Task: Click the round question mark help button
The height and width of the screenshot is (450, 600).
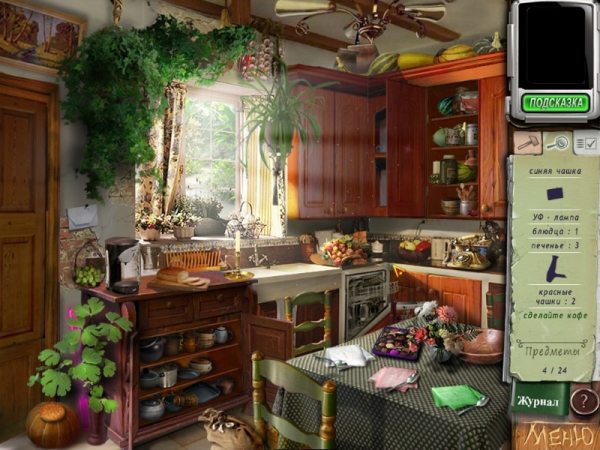Action: coord(583,401)
